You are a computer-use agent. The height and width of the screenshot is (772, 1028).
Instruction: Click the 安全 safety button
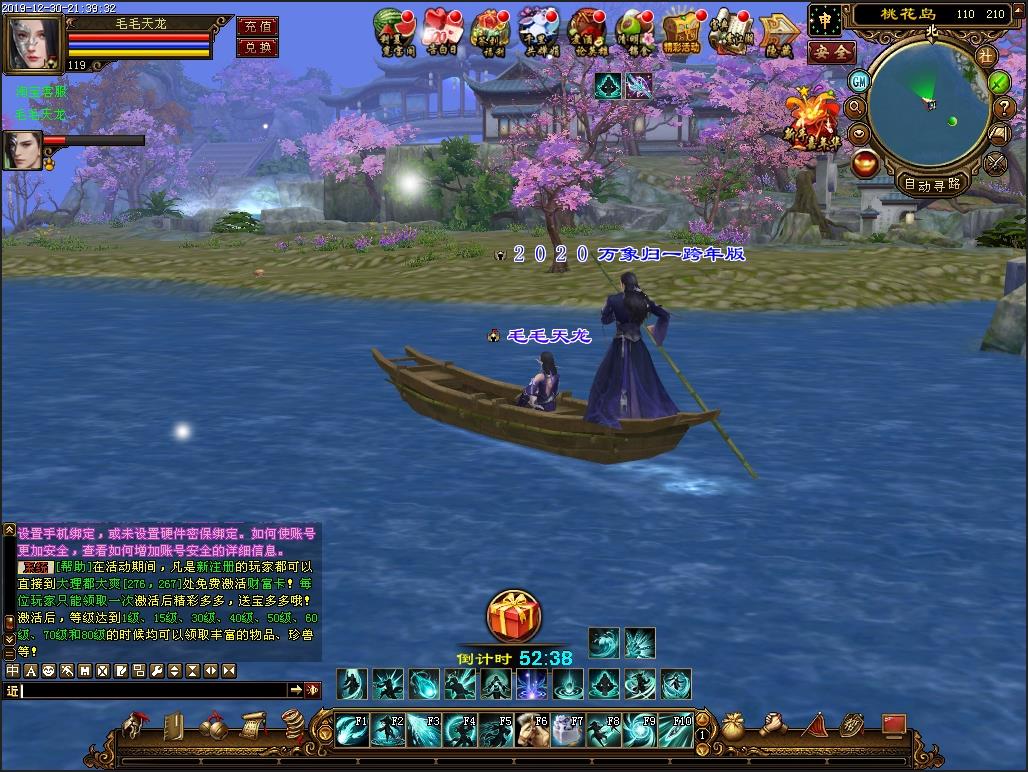(x=830, y=51)
